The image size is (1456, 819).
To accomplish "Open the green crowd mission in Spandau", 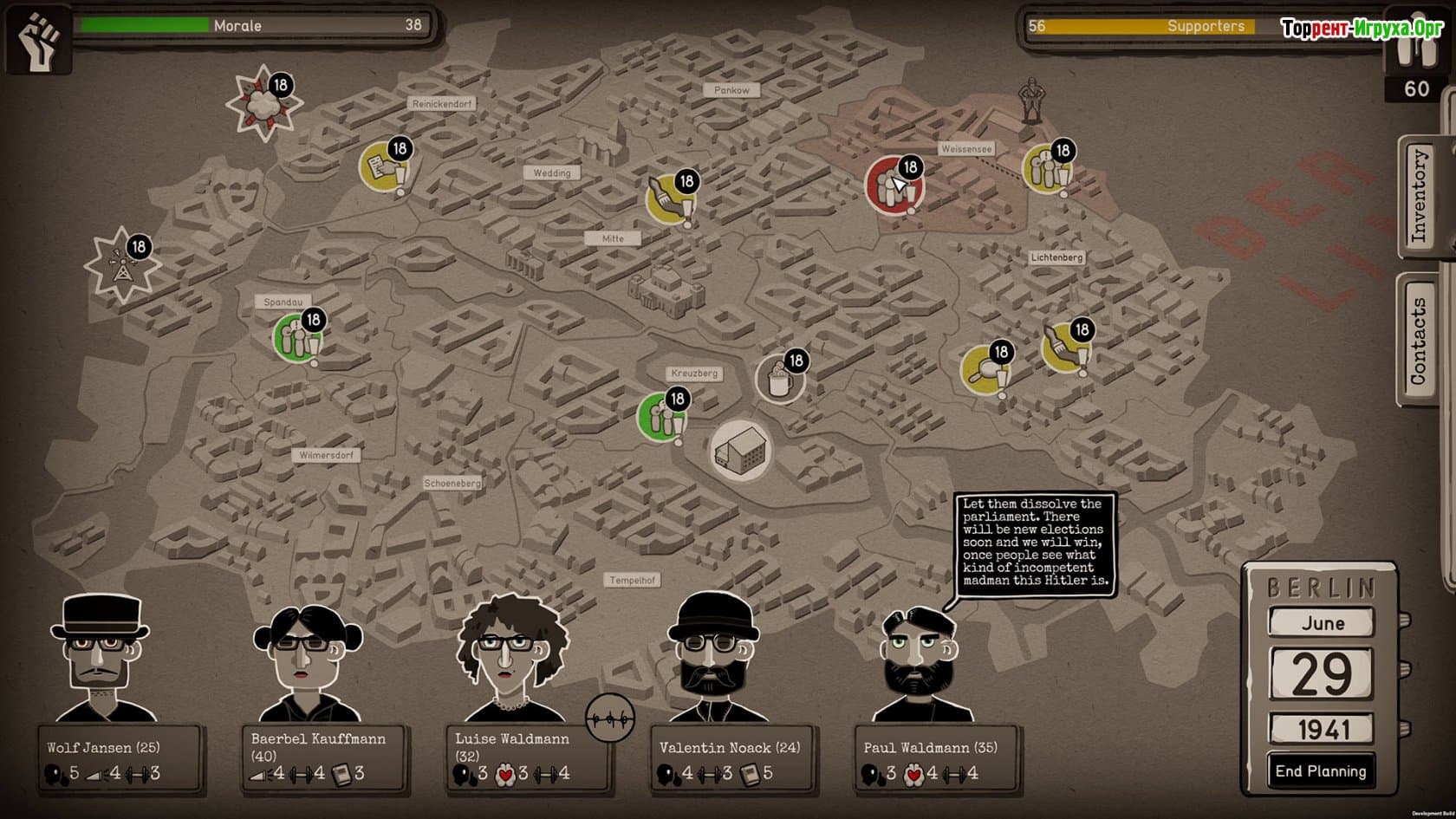I will point(297,337).
